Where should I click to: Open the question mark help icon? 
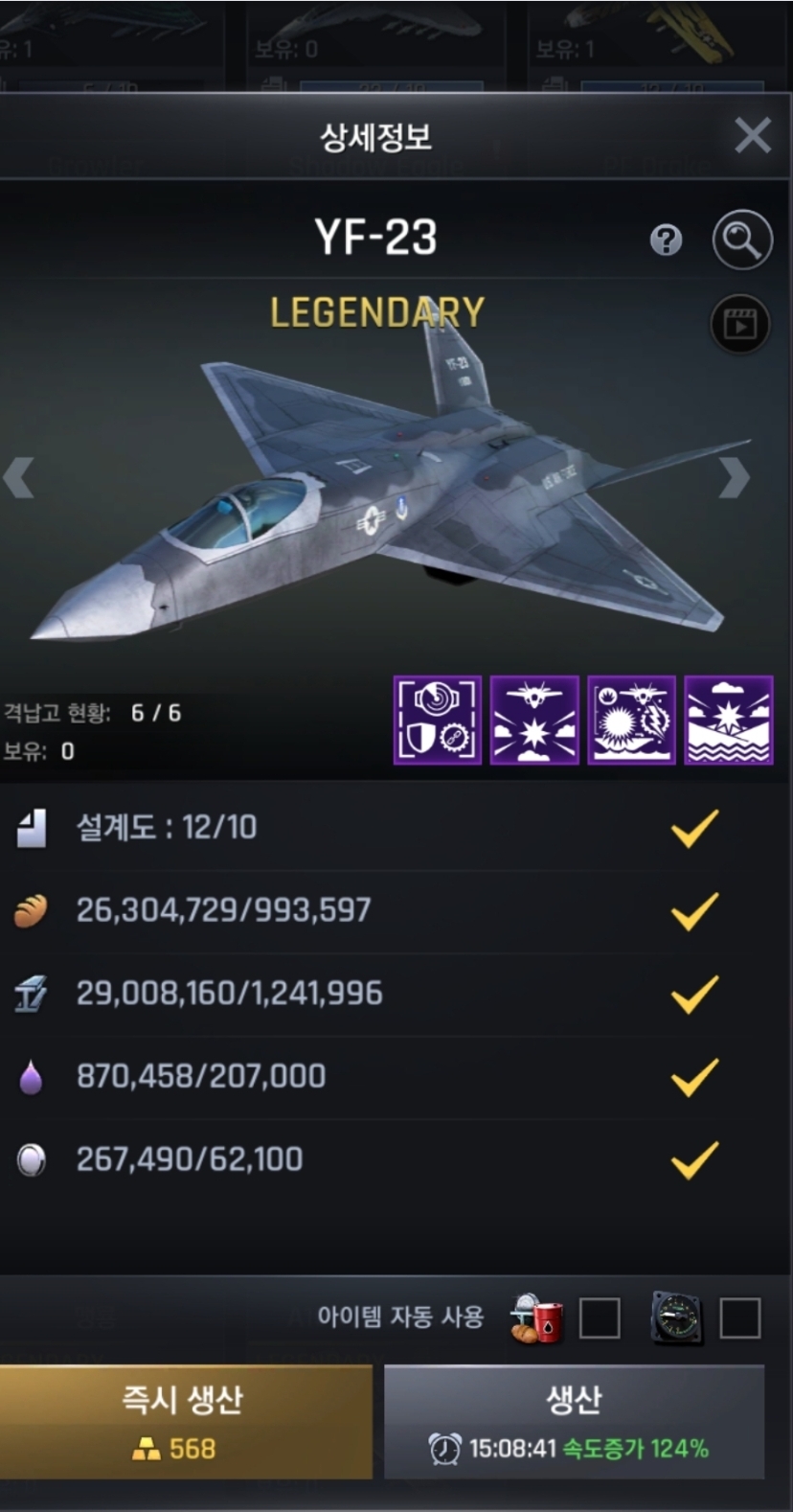[x=666, y=240]
